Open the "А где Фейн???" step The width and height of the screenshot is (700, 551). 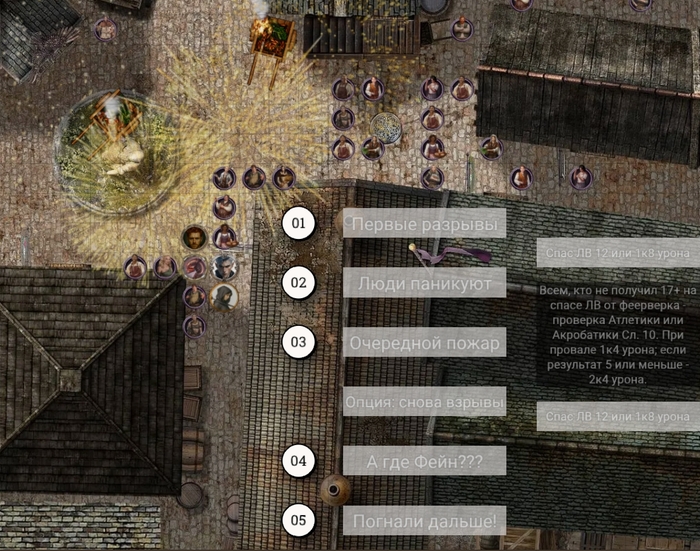[x=424, y=460]
